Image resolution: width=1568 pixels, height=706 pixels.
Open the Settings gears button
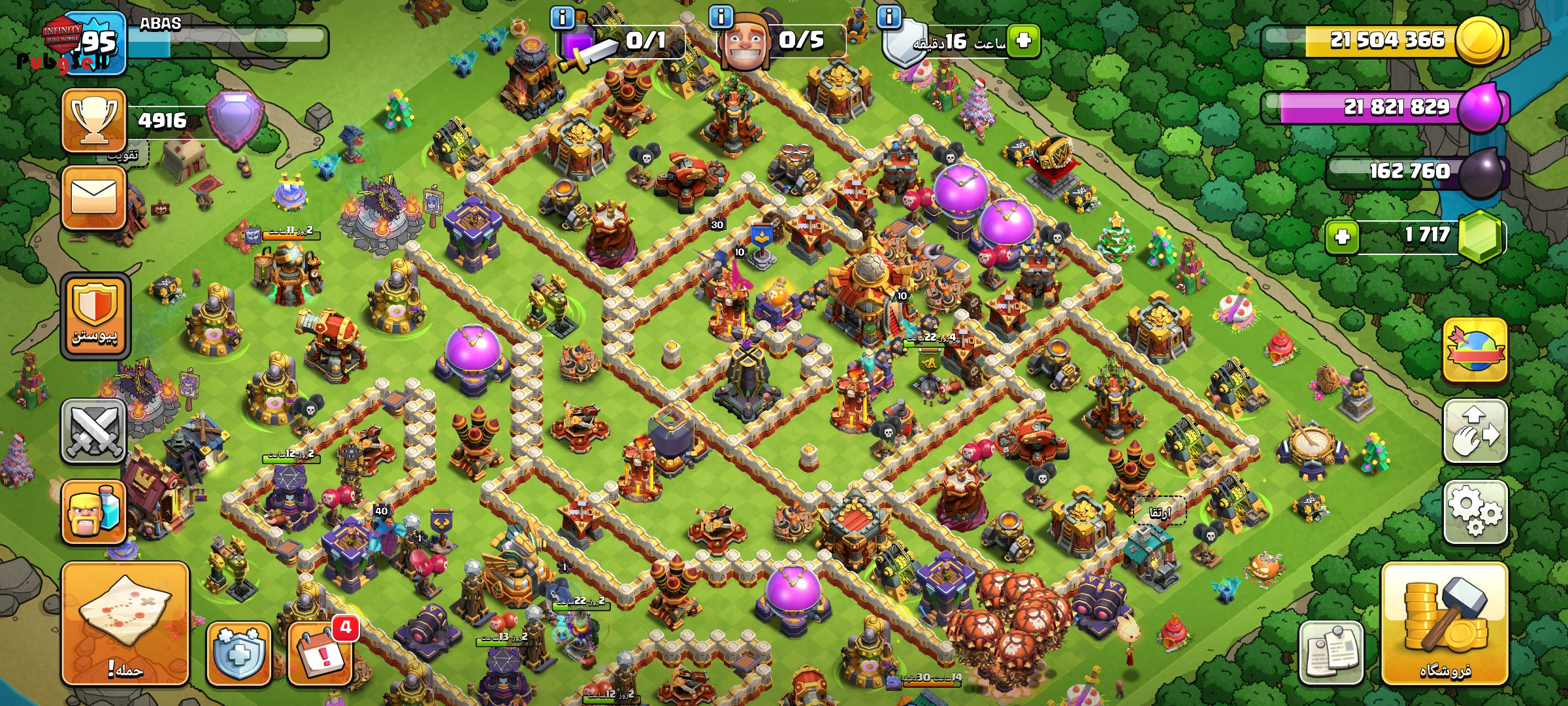click(1475, 513)
